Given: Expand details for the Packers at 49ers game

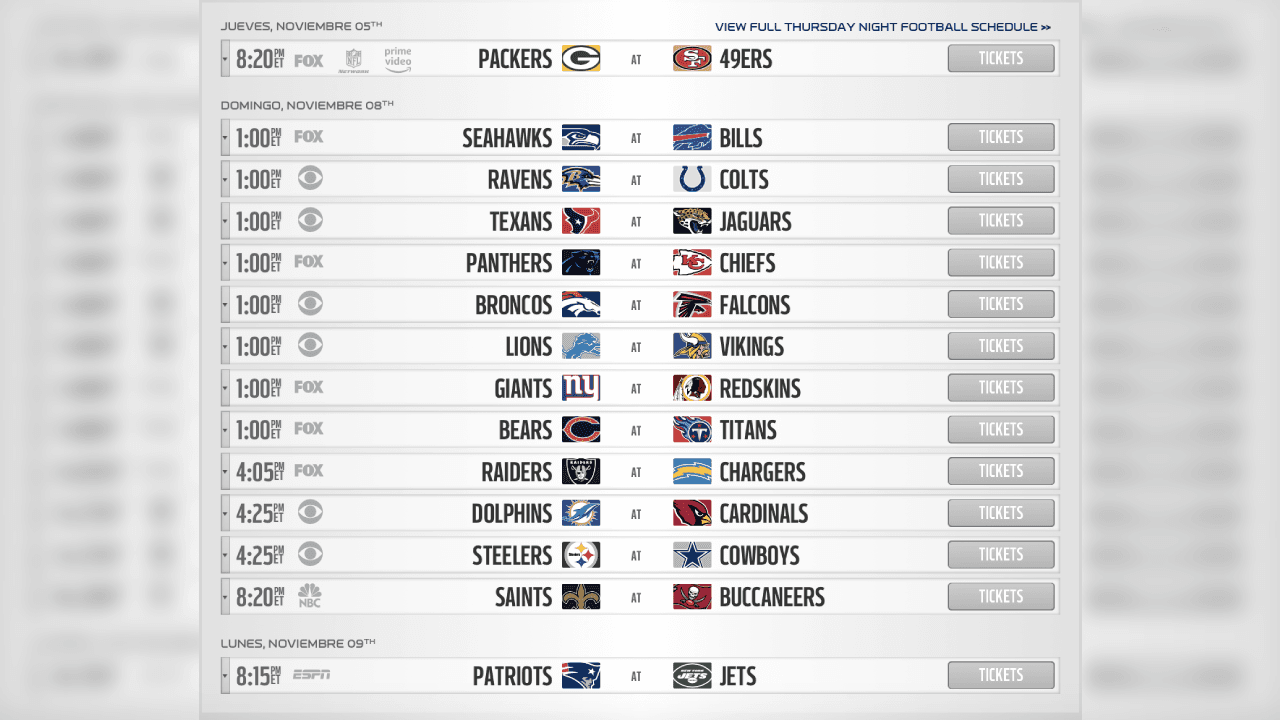Looking at the screenshot, I should tap(224, 58).
